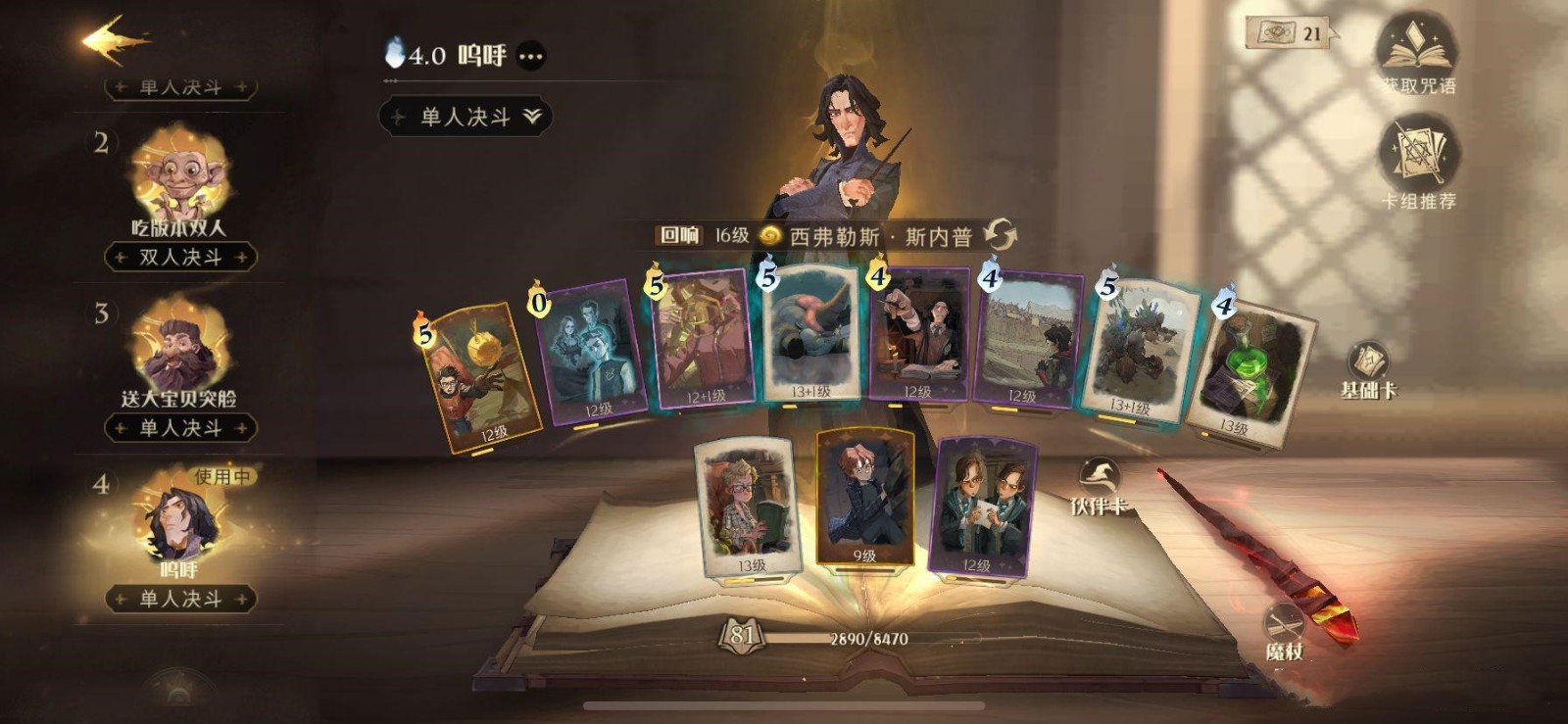Select the troll card costing 5
This screenshot has height=724, width=1568.
click(x=1137, y=351)
